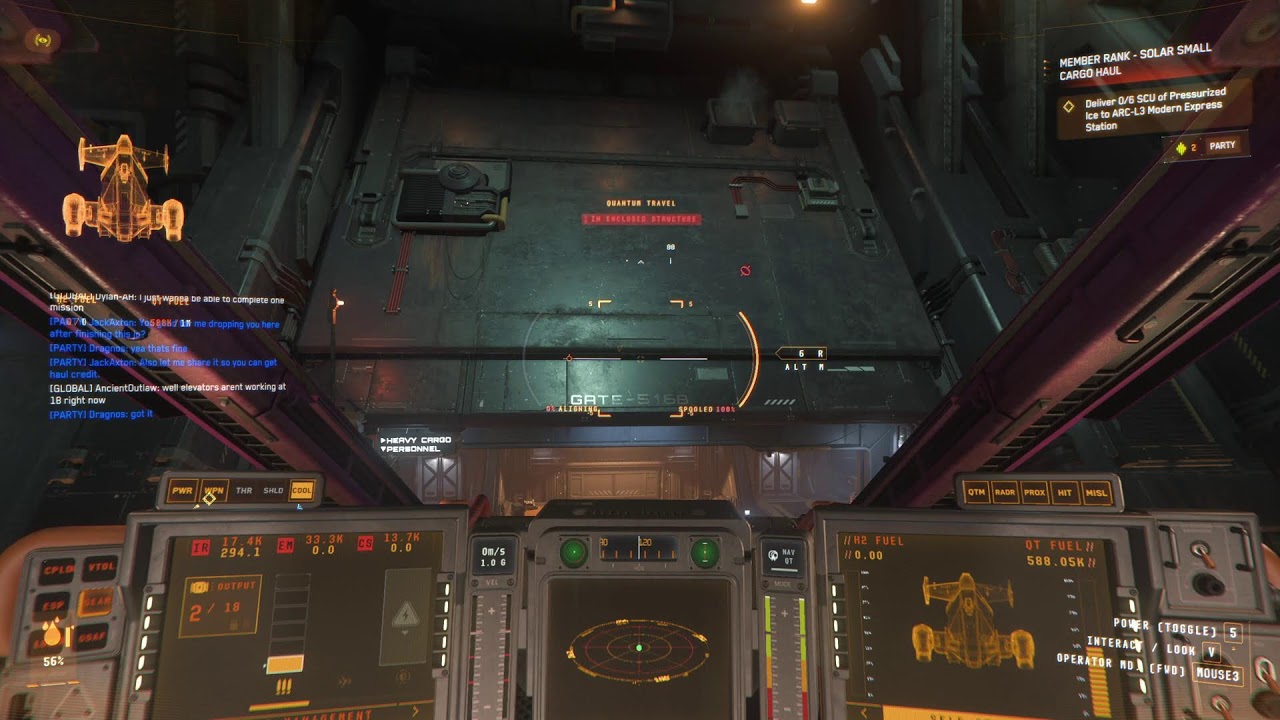The height and width of the screenshot is (720, 1280).
Task: Select the circular radar scope display
Action: click(638, 650)
